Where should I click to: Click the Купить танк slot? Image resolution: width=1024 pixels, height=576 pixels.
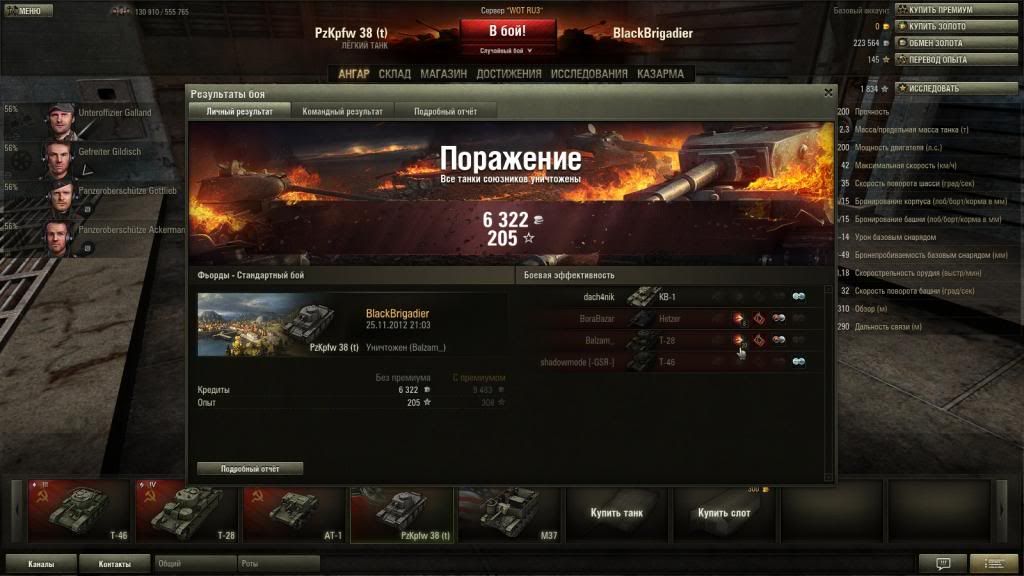(x=617, y=513)
